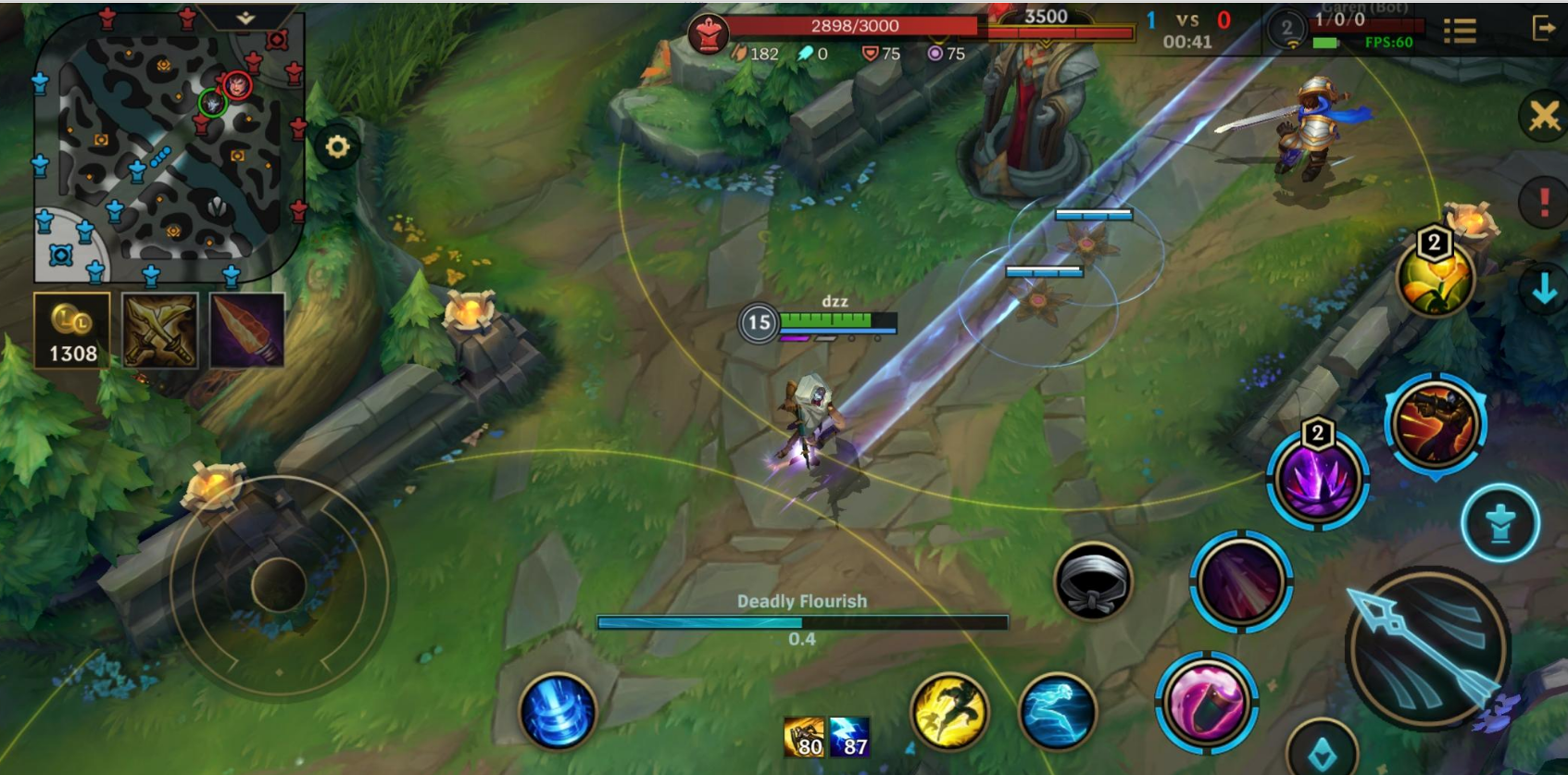Click the exit game icon
Image resolution: width=1568 pixels, height=775 pixels.
coord(1543,29)
